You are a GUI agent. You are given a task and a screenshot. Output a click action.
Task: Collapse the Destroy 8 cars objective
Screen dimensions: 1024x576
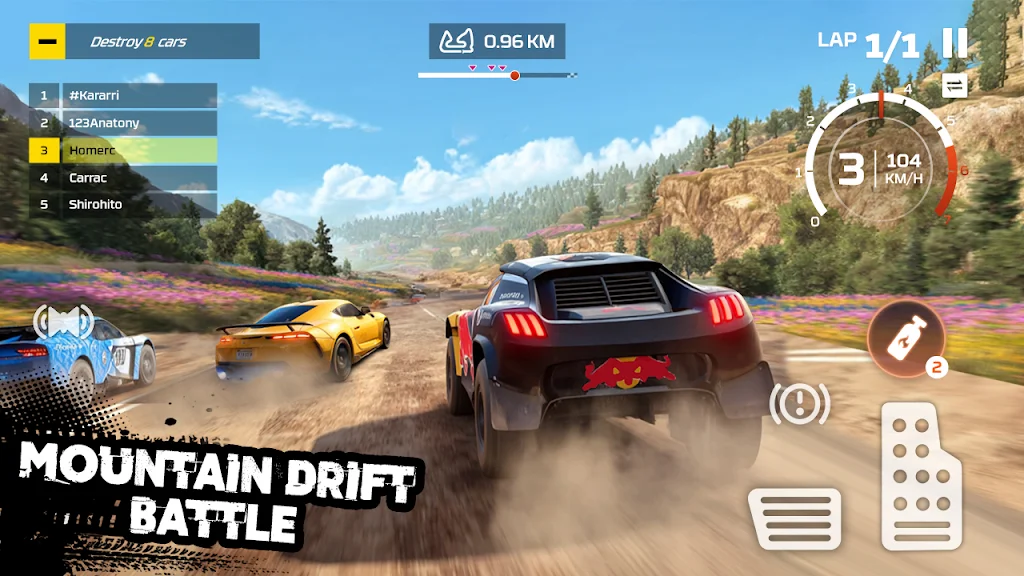[x=47, y=42]
